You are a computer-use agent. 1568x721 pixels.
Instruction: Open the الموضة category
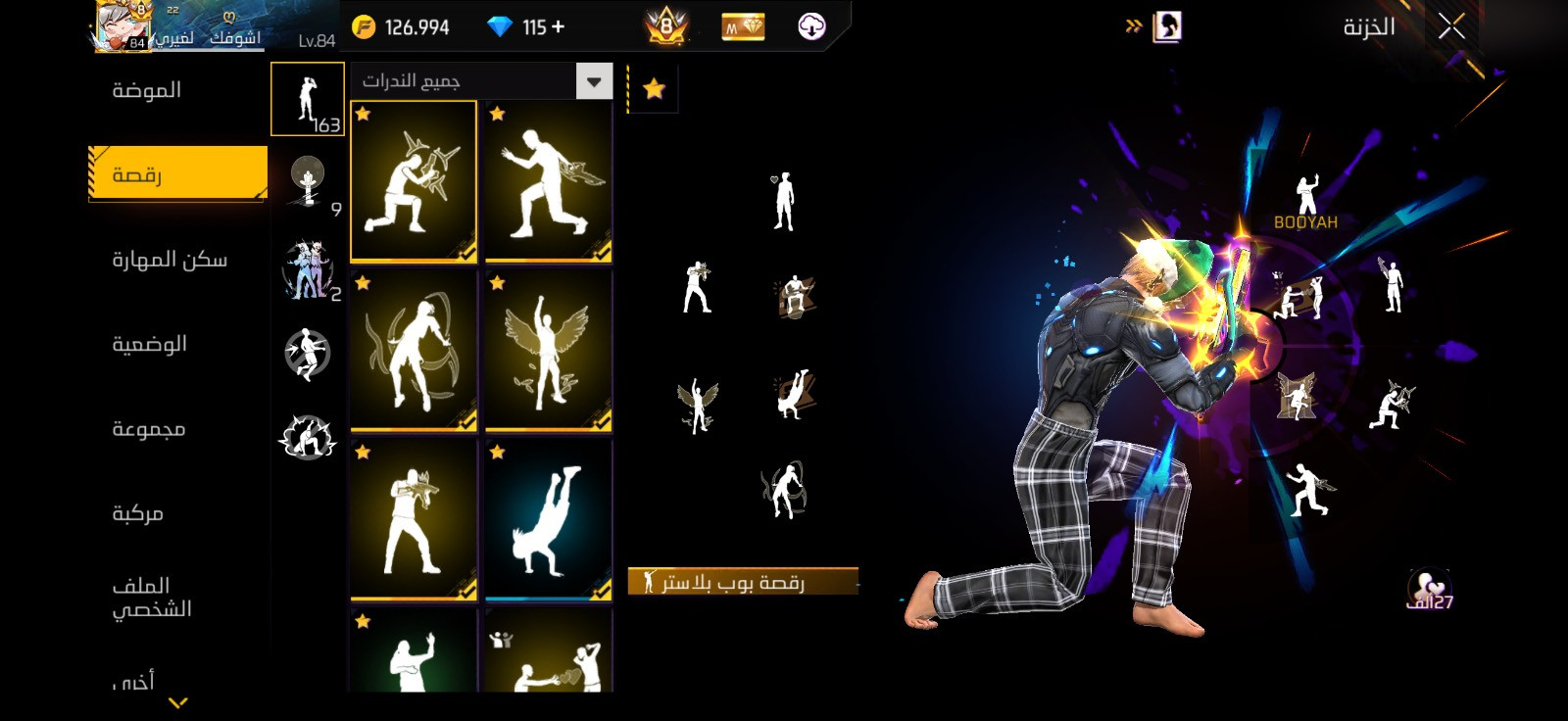(x=147, y=90)
